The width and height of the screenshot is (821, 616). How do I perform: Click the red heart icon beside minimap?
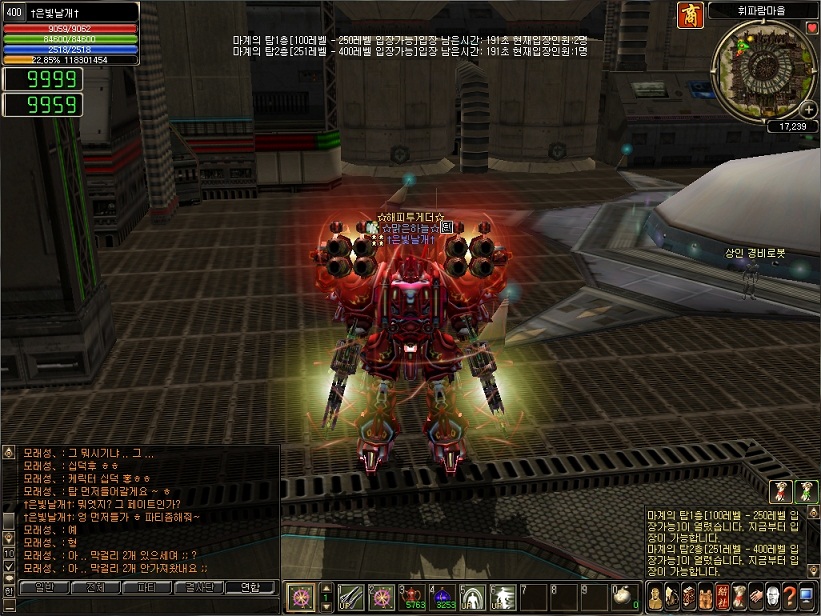[812, 28]
